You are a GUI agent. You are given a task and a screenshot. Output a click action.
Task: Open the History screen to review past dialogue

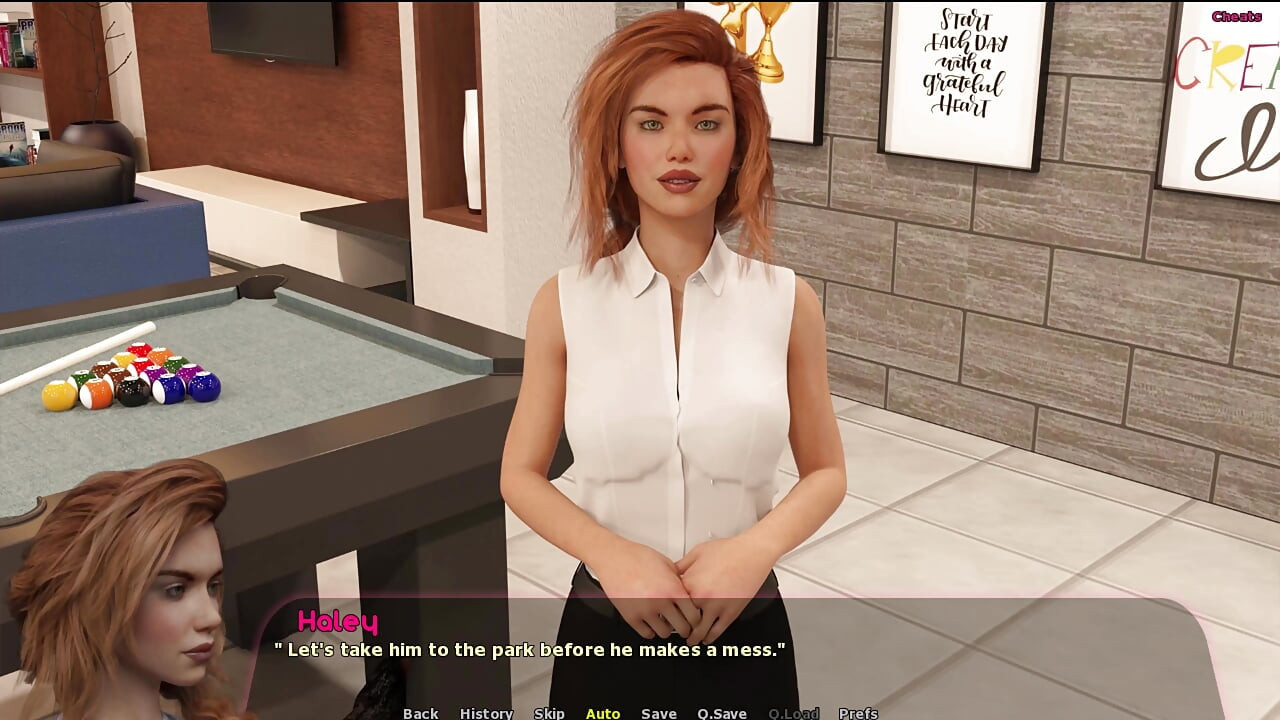[x=485, y=713]
